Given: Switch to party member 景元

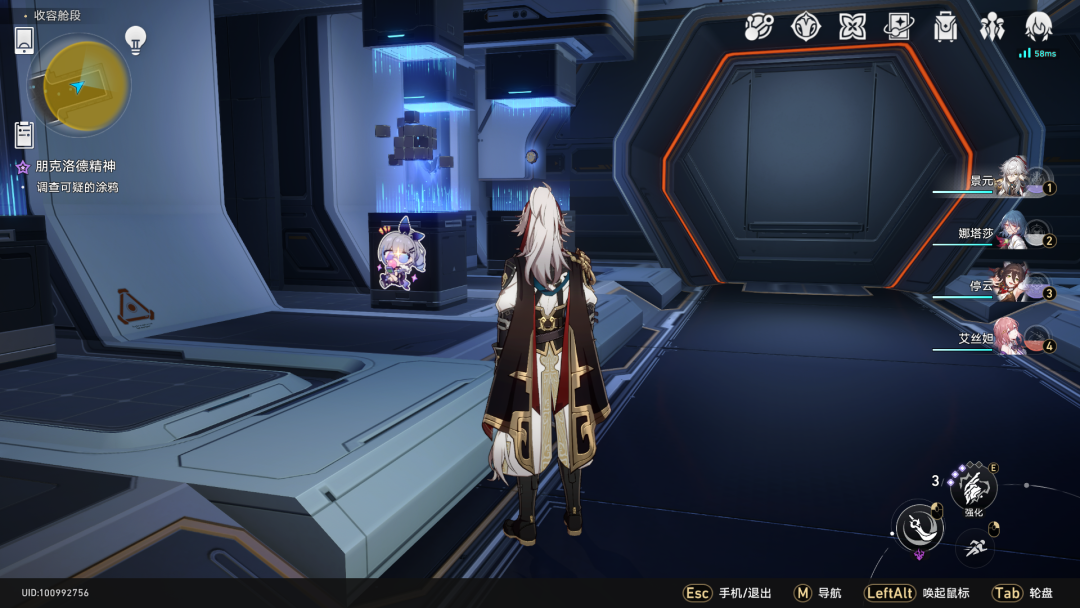Looking at the screenshot, I should tap(1009, 181).
